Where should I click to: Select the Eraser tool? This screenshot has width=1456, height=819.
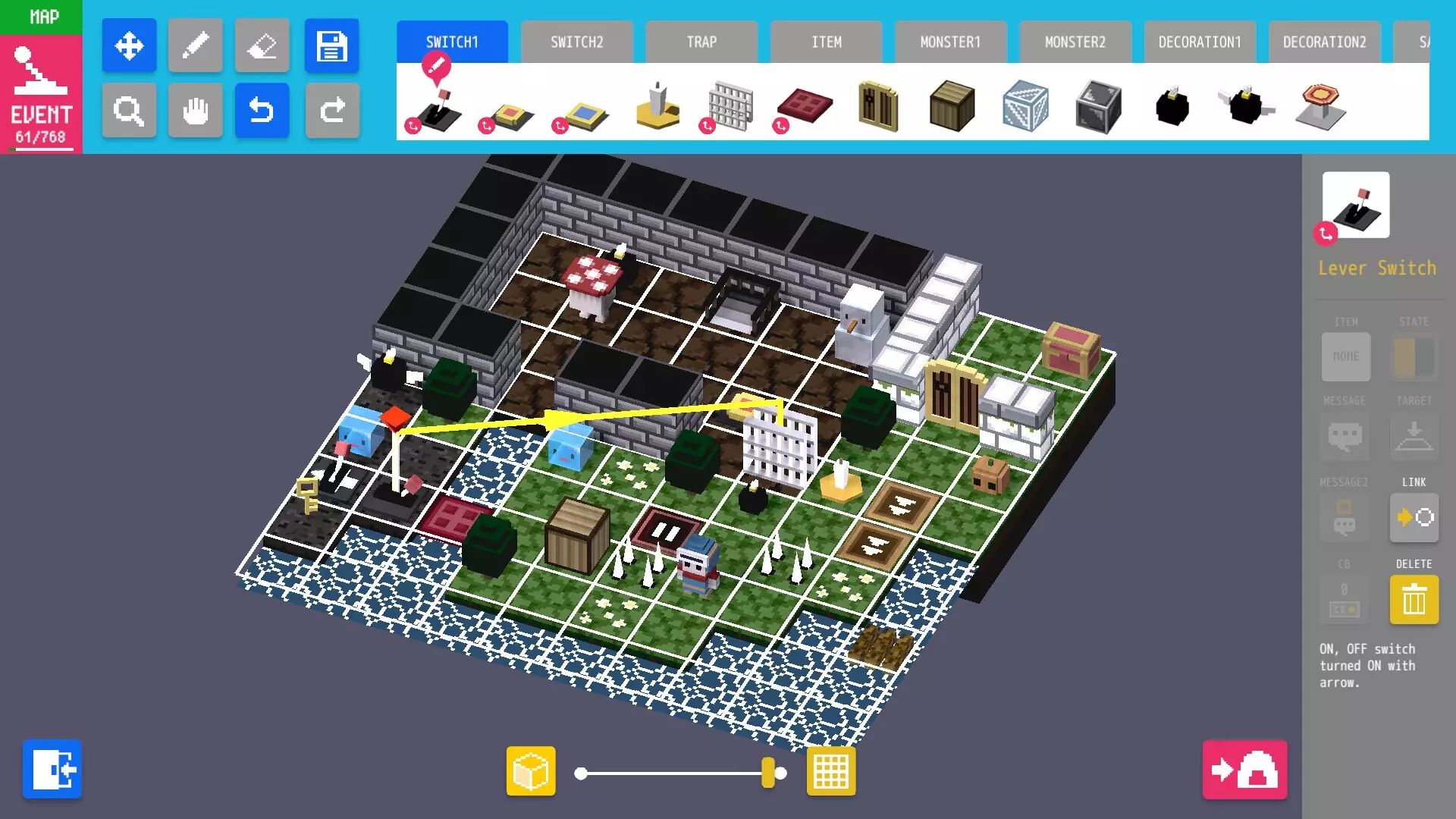(x=262, y=45)
